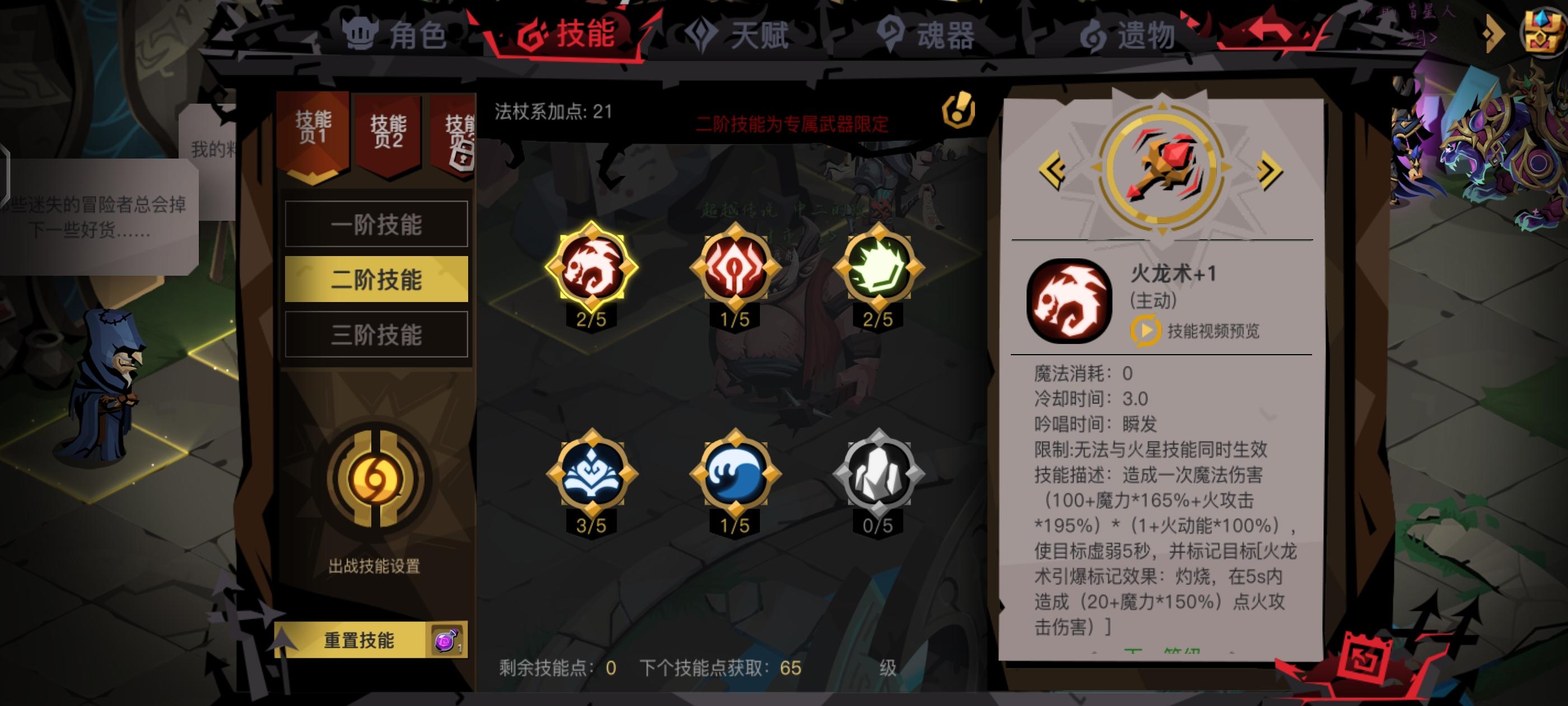Click the golden exclamation notice icon
This screenshot has height=706, width=1568.
pyautogui.click(x=958, y=110)
